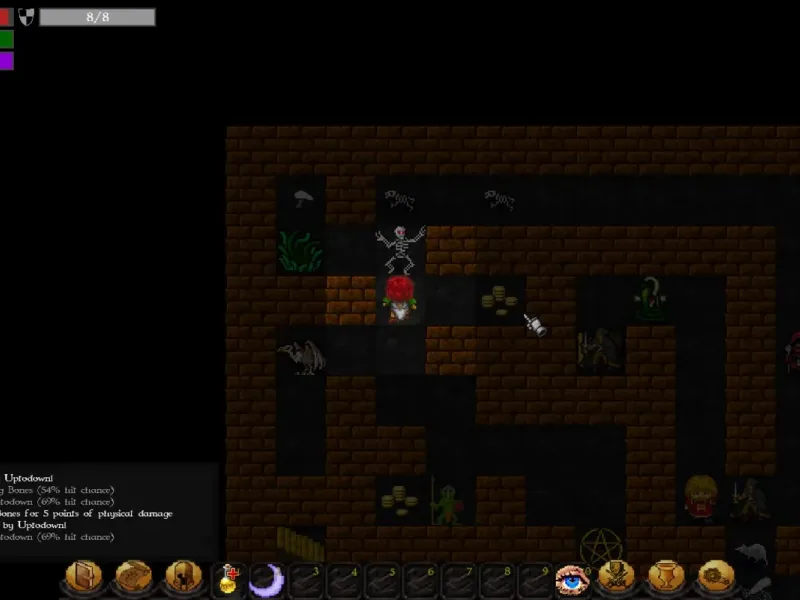Open the scroll icon button
The height and width of the screenshot is (600, 800).
132,577
